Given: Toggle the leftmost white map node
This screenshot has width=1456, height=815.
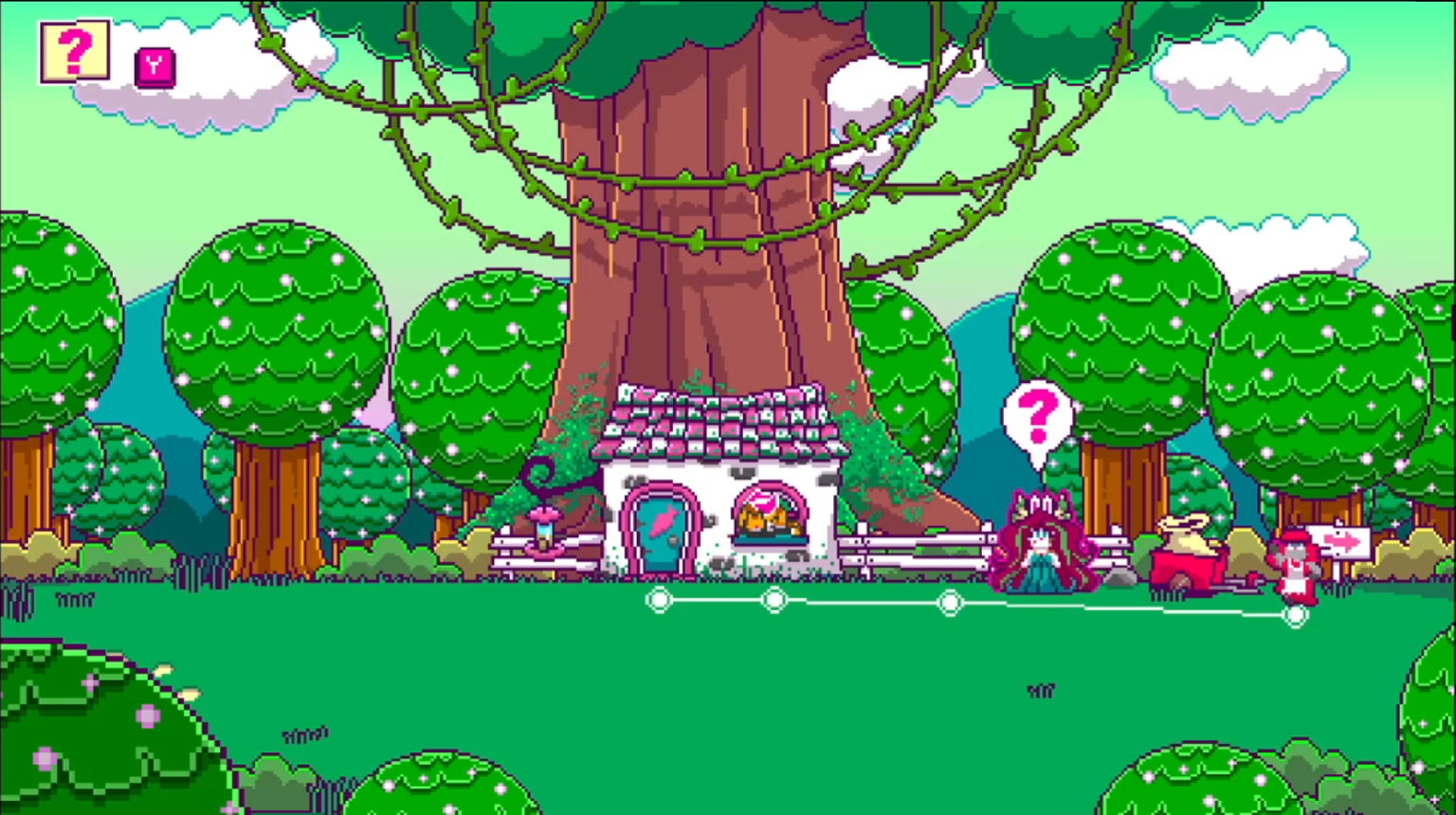Looking at the screenshot, I should coord(660,599).
